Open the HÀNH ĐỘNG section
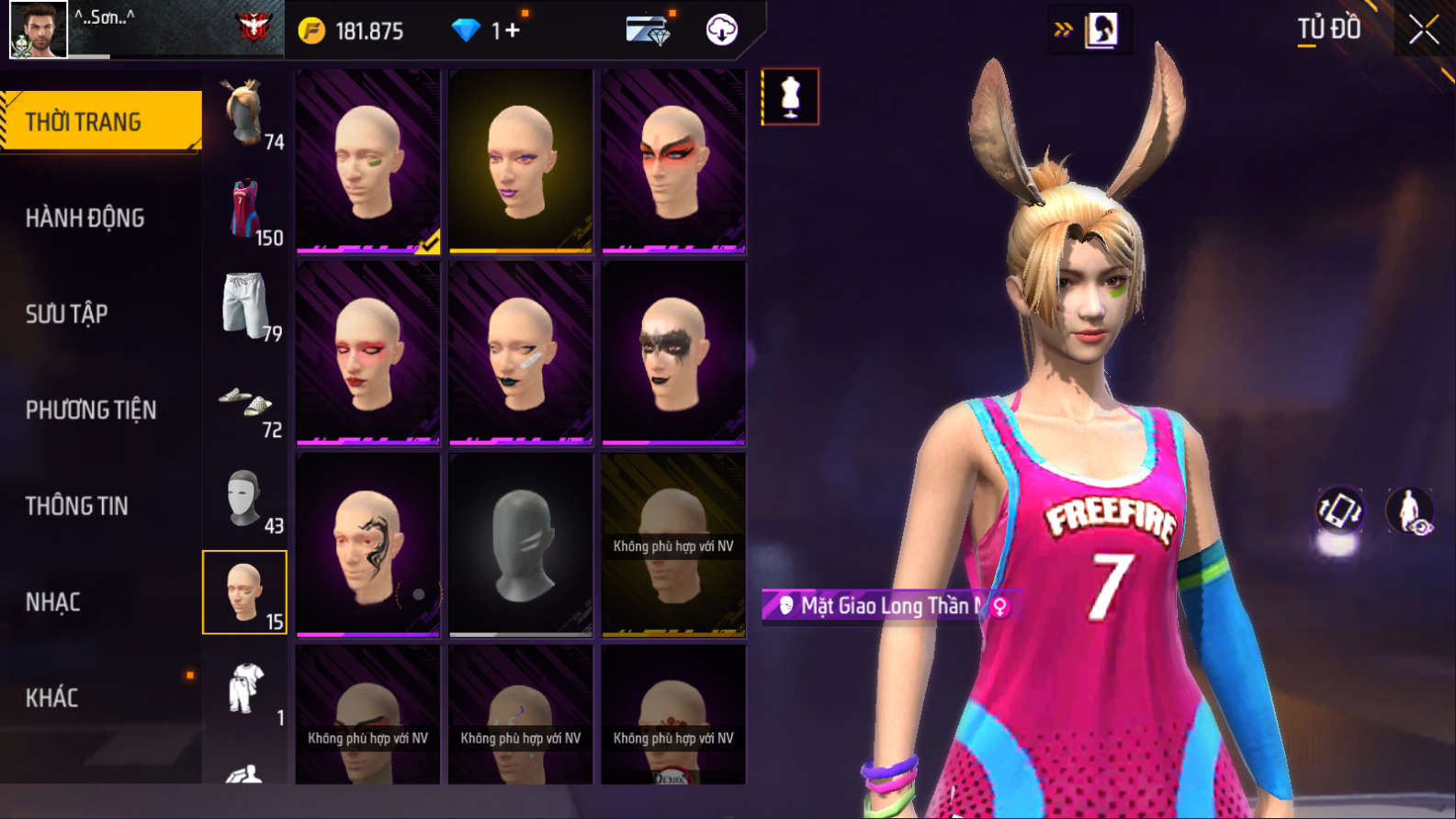The height and width of the screenshot is (819, 1456). pyautogui.click(x=85, y=218)
